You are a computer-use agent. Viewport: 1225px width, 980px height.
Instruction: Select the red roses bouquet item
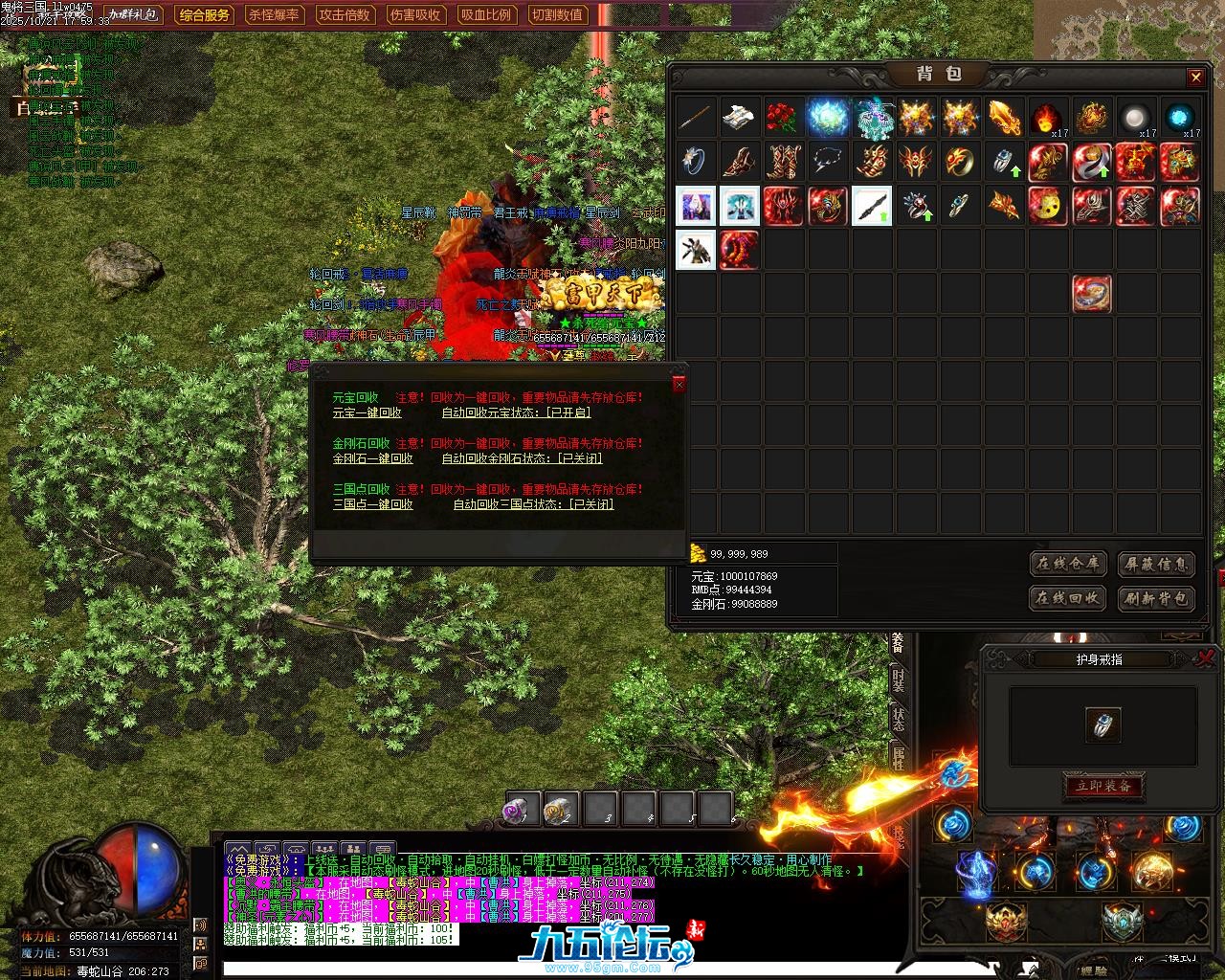click(783, 118)
